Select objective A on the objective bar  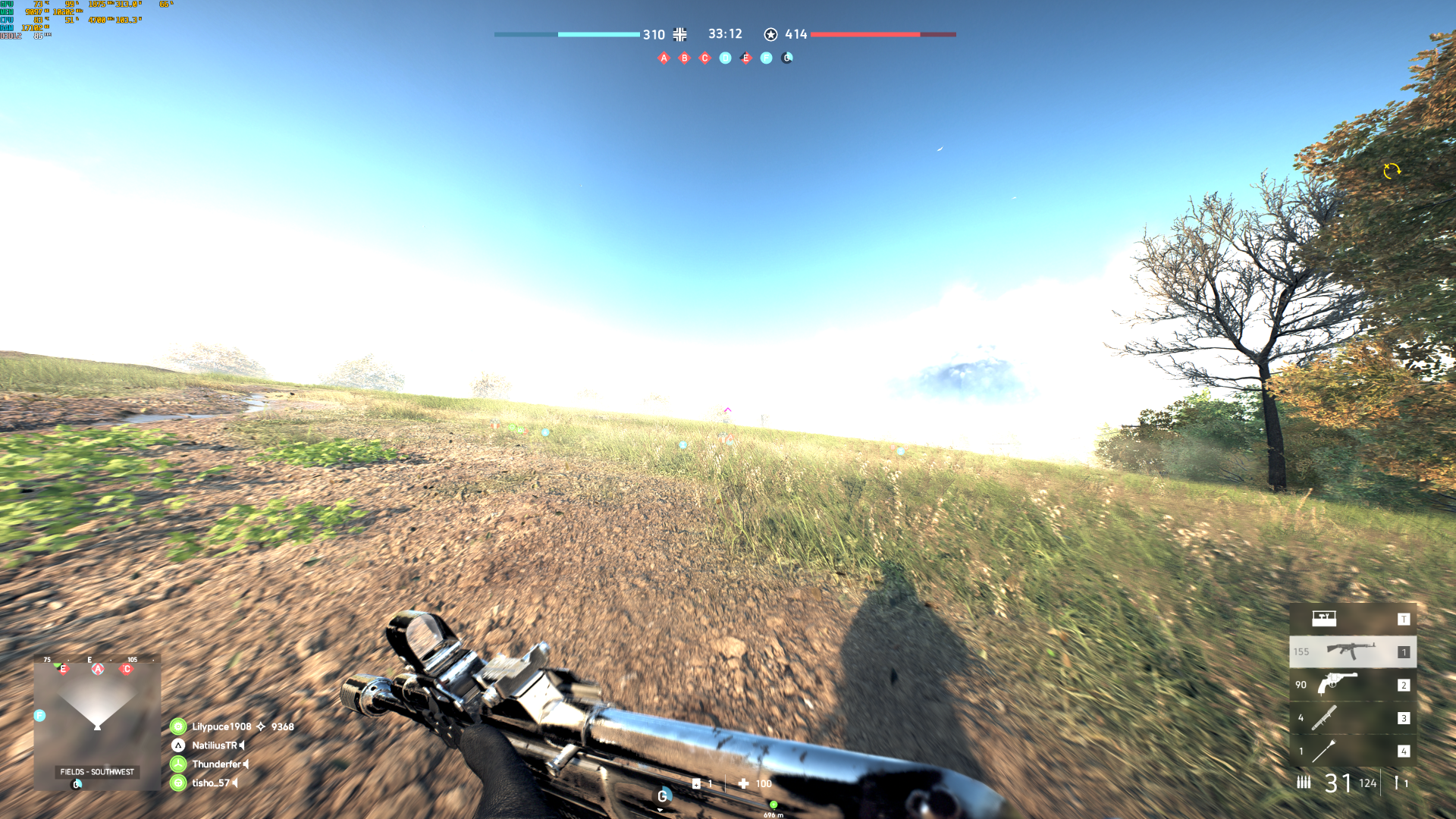coord(664,57)
